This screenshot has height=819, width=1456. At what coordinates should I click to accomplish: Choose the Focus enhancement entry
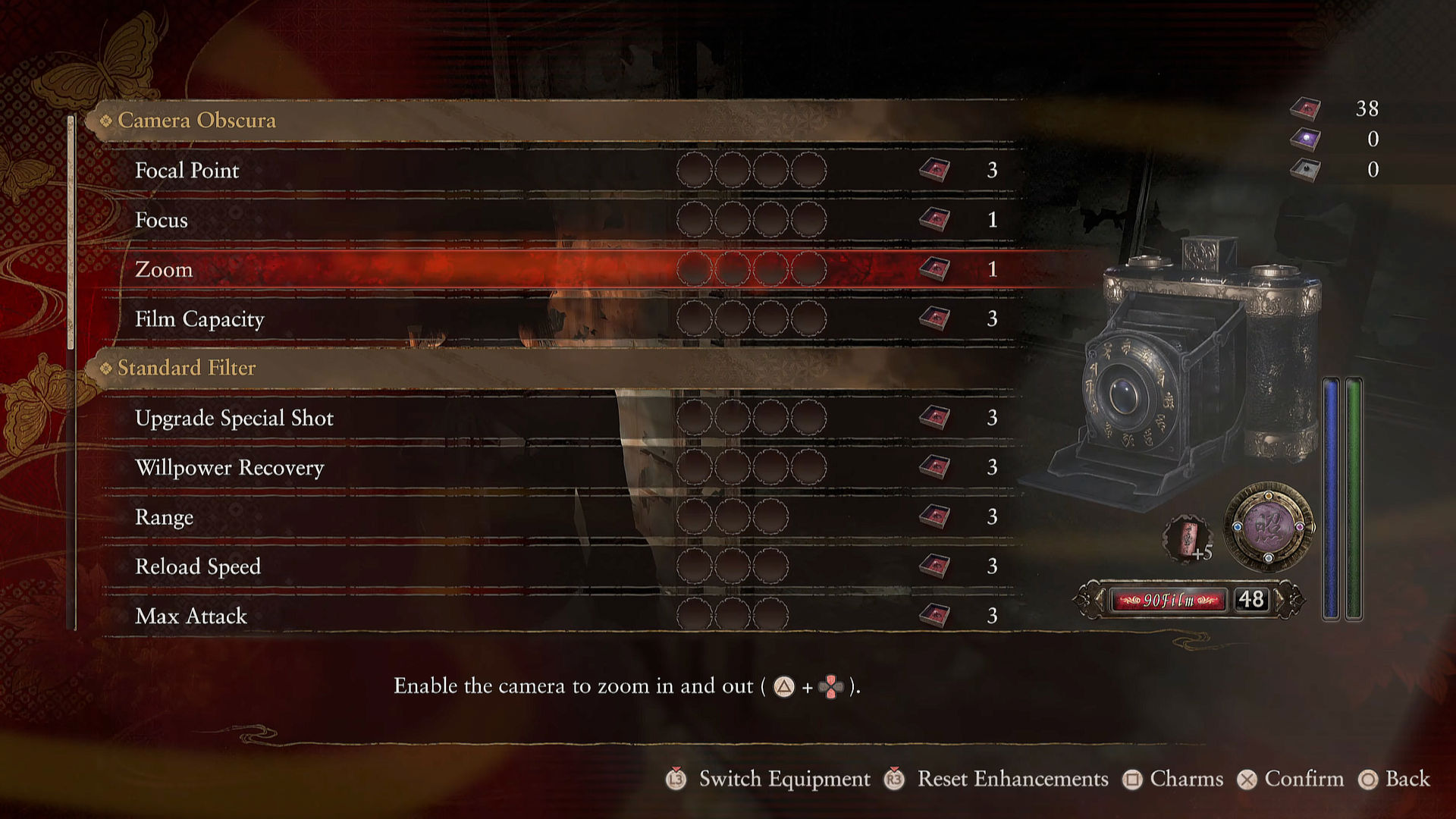[161, 220]
